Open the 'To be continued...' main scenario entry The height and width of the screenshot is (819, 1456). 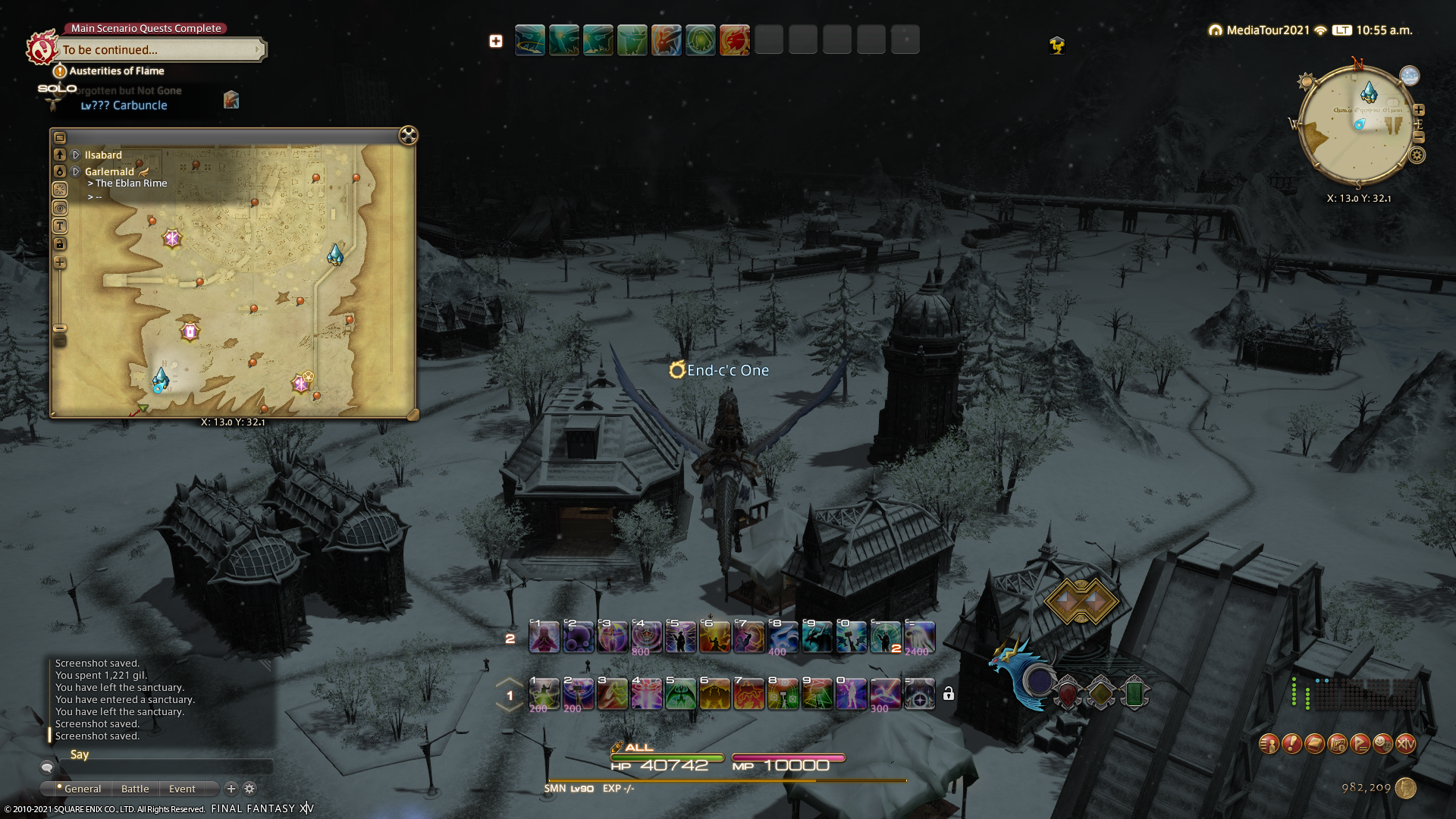point(161,50)
